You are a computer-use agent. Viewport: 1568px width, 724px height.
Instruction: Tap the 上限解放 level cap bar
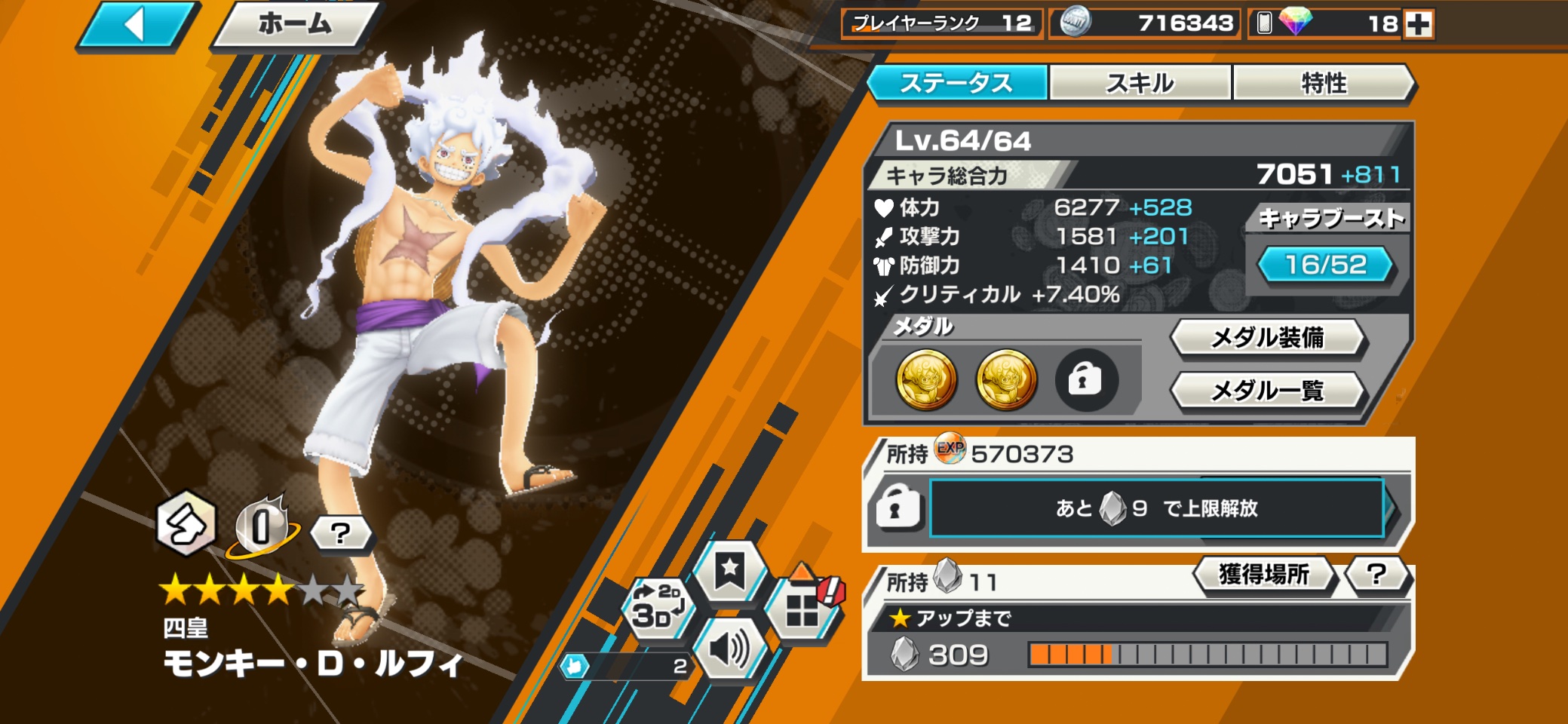1156,508
